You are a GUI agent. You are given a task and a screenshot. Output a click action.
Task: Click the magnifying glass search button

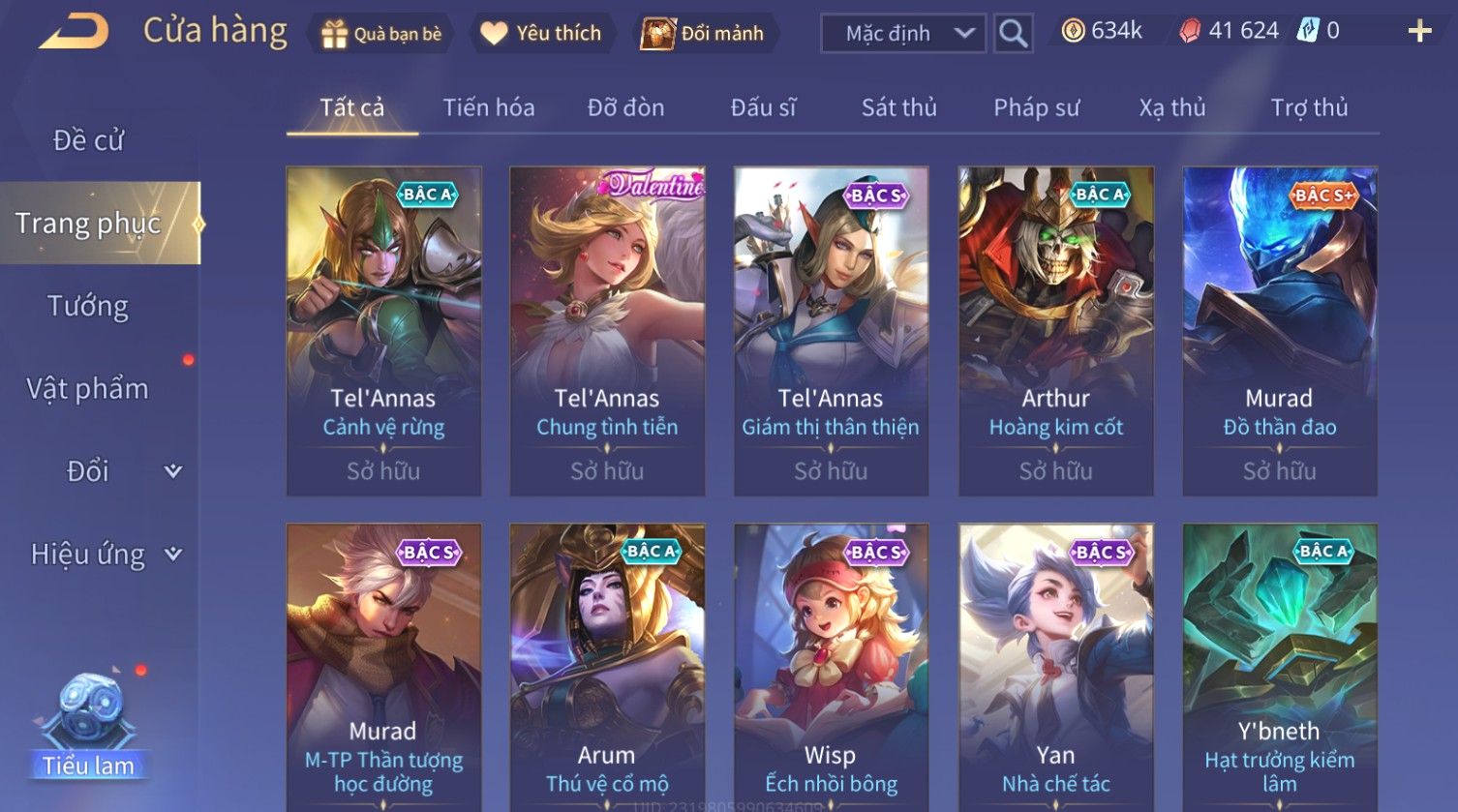[1013, 34]
